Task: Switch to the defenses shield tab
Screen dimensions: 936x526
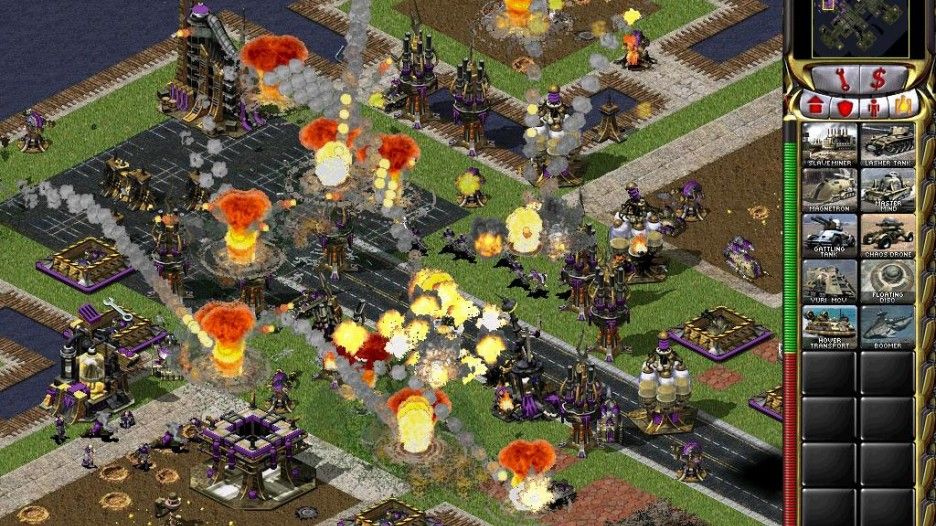Action: (844, 105)
